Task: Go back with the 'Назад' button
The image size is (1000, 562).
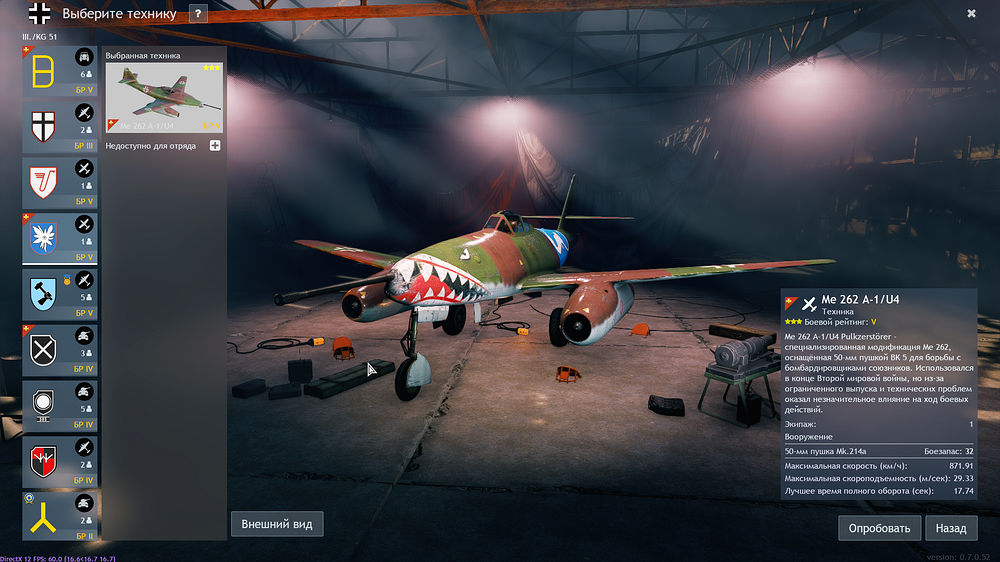Action: [x=951, y=528]
